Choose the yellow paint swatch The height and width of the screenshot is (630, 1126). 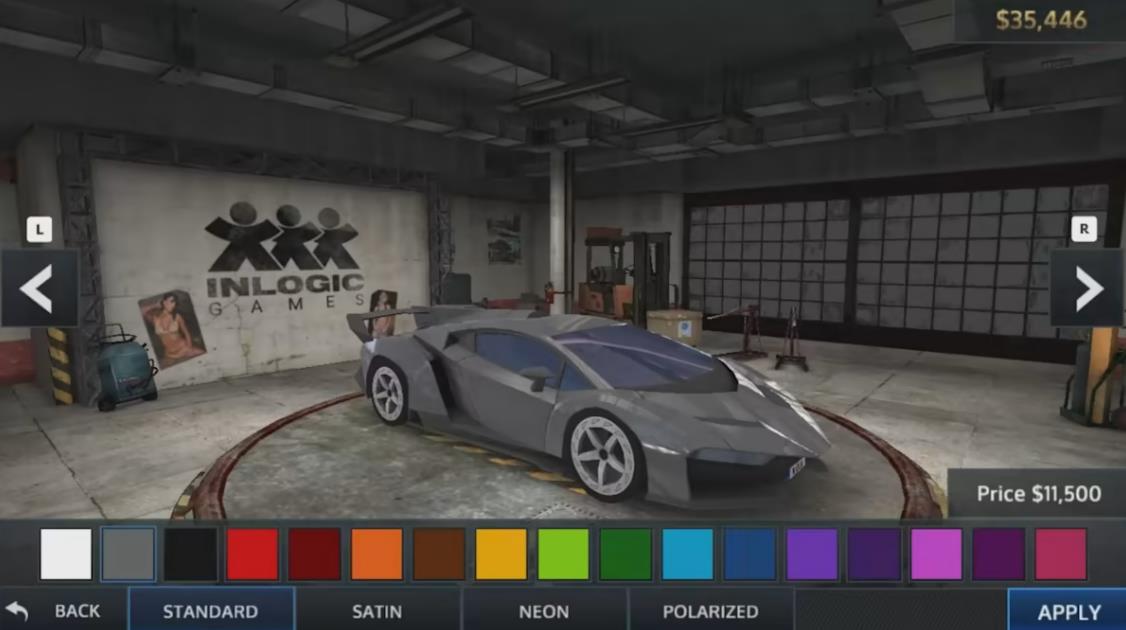click(x=501, y=554)
